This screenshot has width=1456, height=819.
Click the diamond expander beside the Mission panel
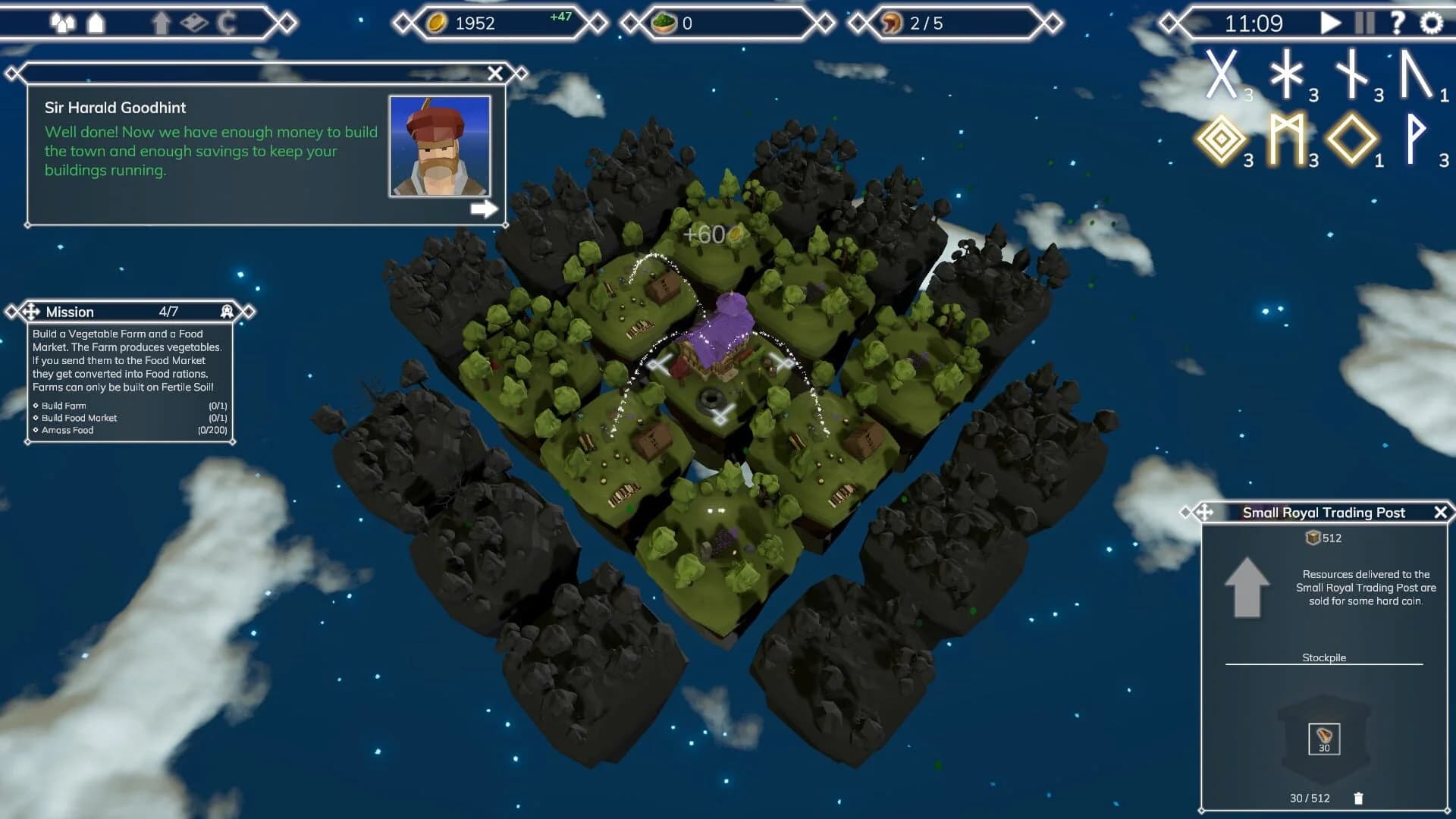coord(248,311)
